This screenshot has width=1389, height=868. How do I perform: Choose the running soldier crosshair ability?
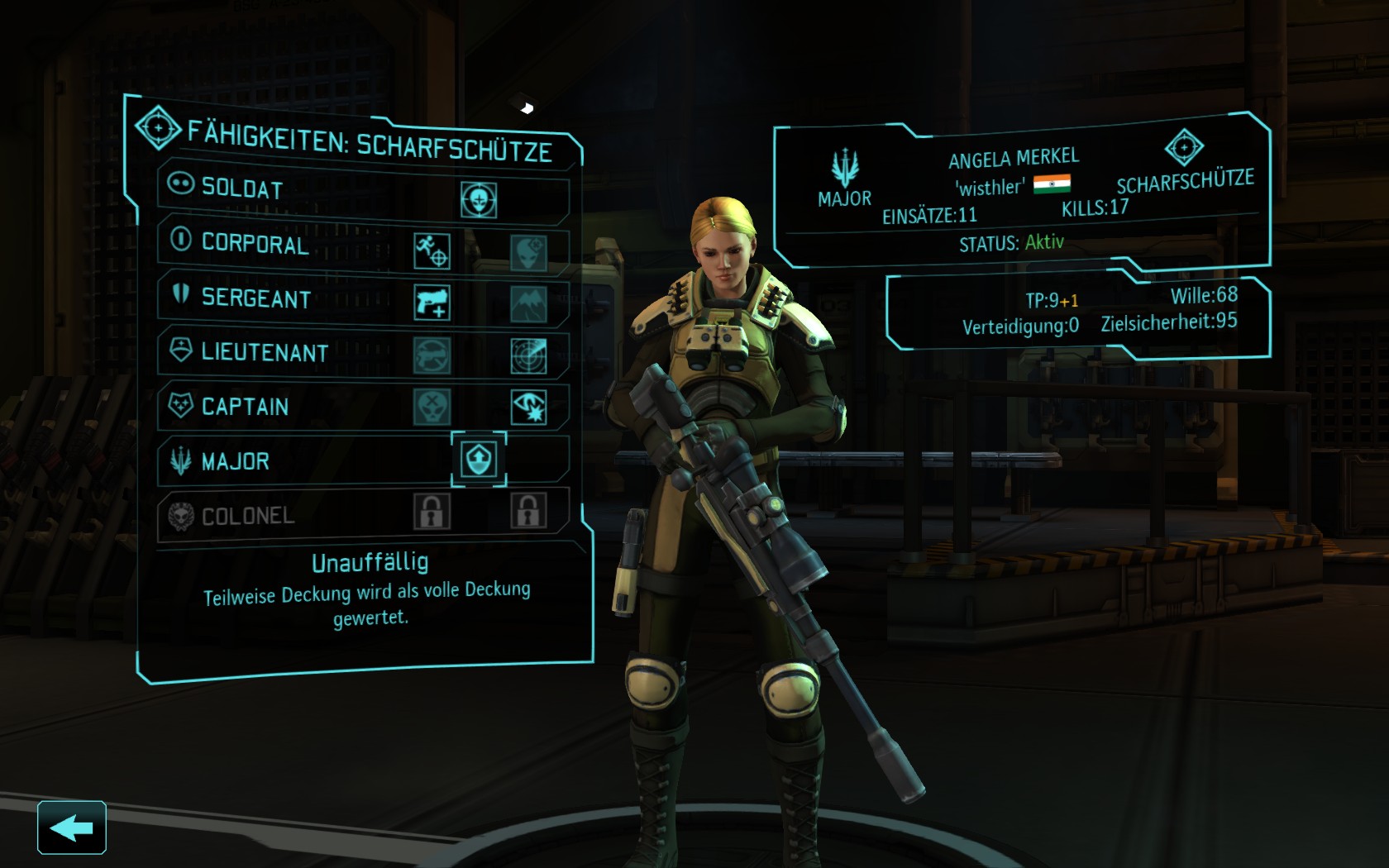coord(432,250)
